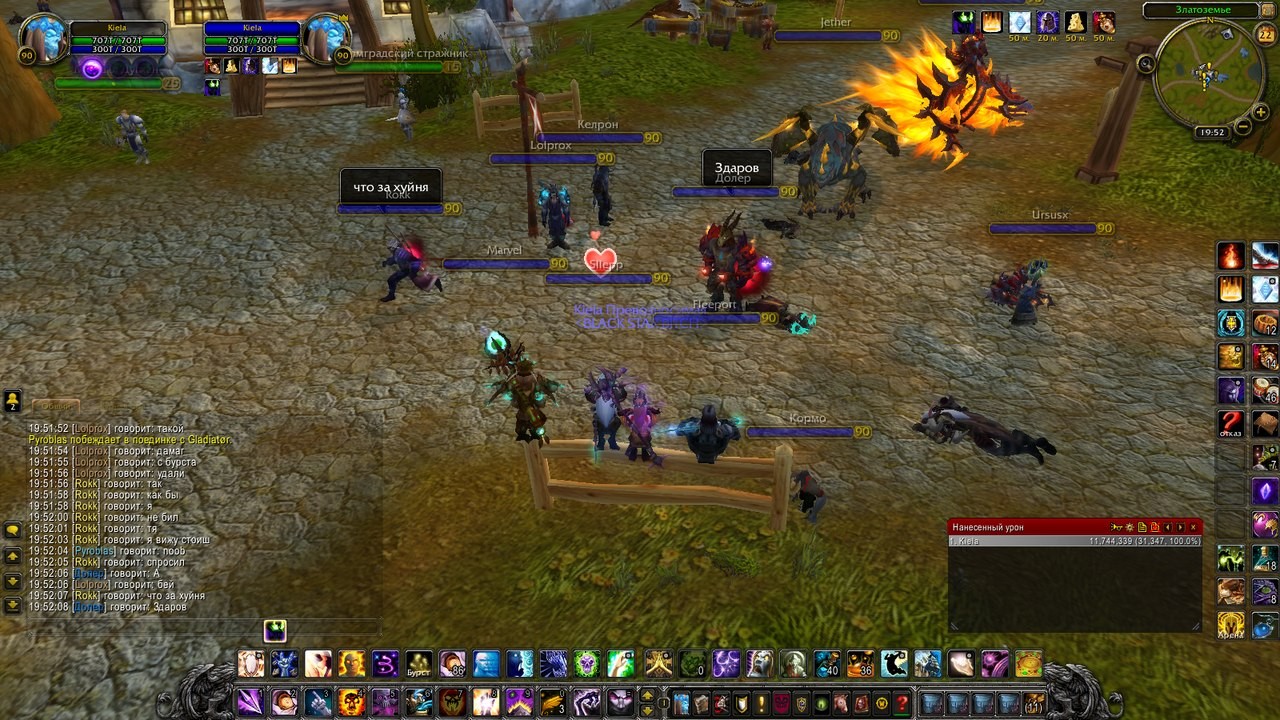Click the cheese buff icon

click(x=1075, y=23)
